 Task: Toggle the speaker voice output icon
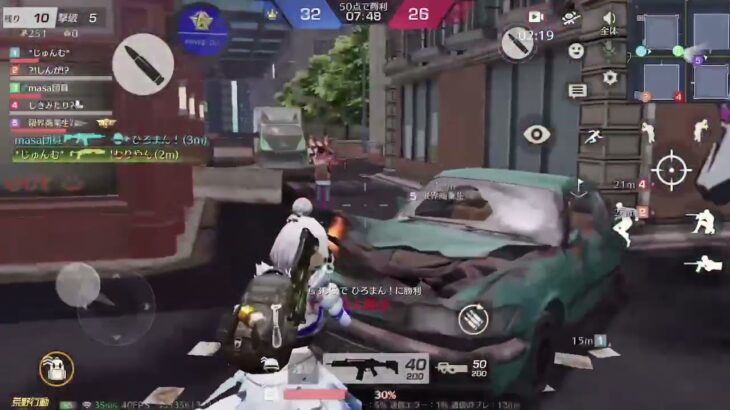[x=609, y=18]
